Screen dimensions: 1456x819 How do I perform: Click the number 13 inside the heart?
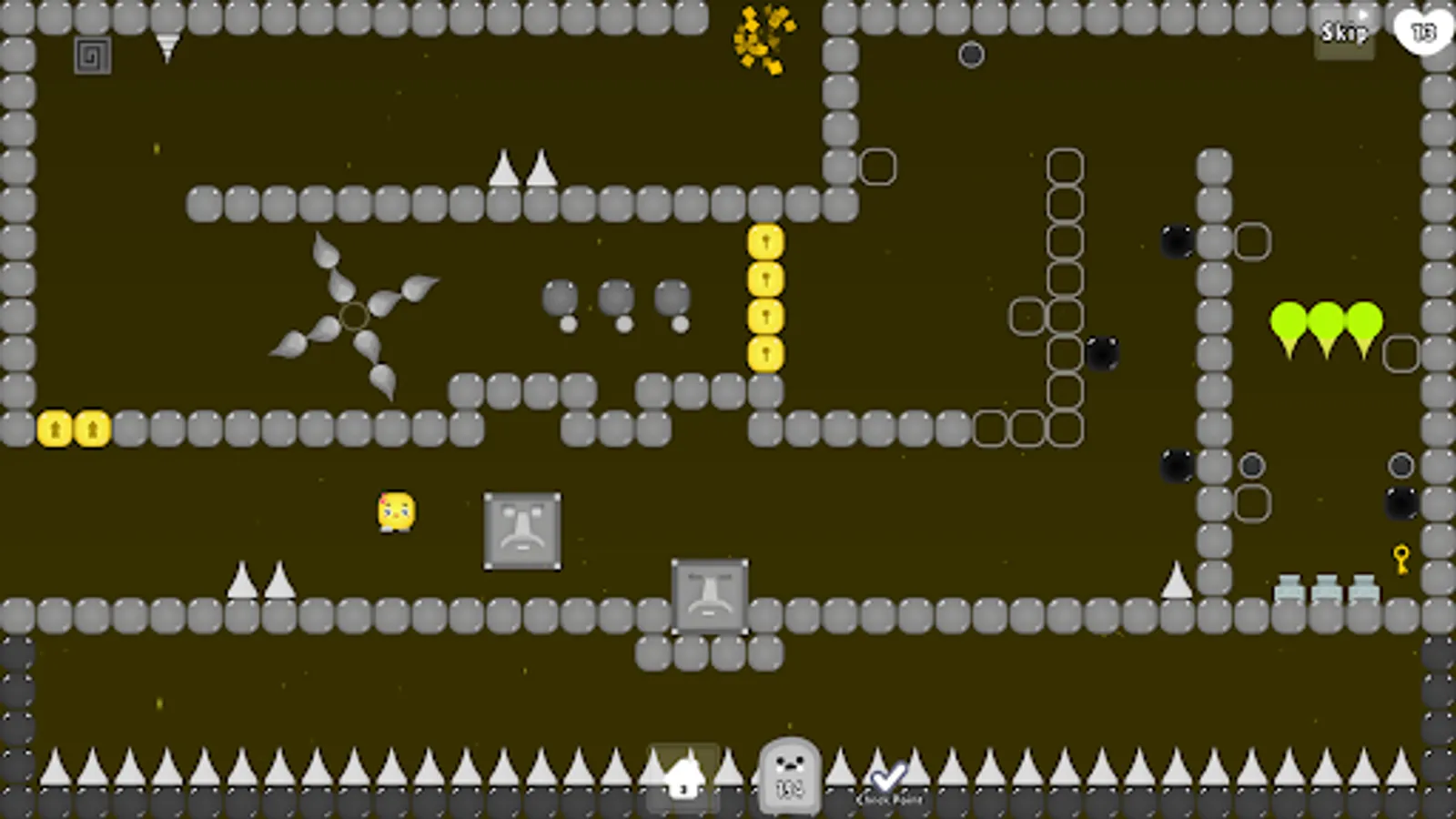(1422, 35)
